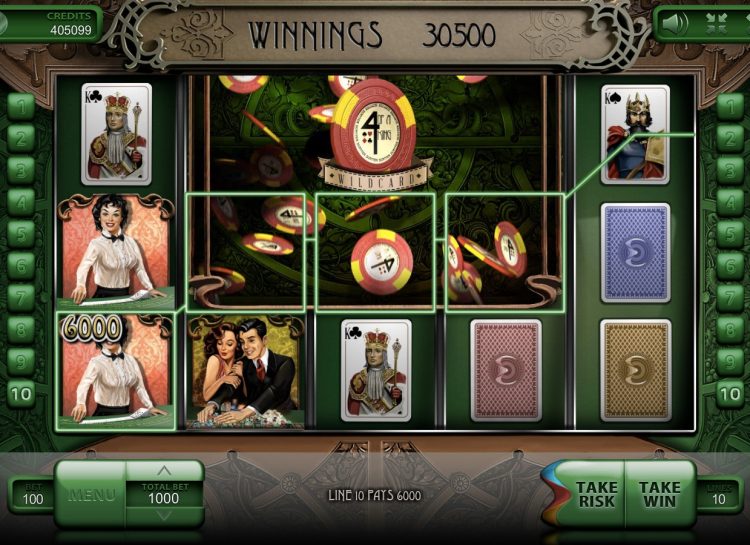This screenshot has height=545, width=750.
Task: Take the risk gamble with TAKE RISK
Action: point(596,495)
